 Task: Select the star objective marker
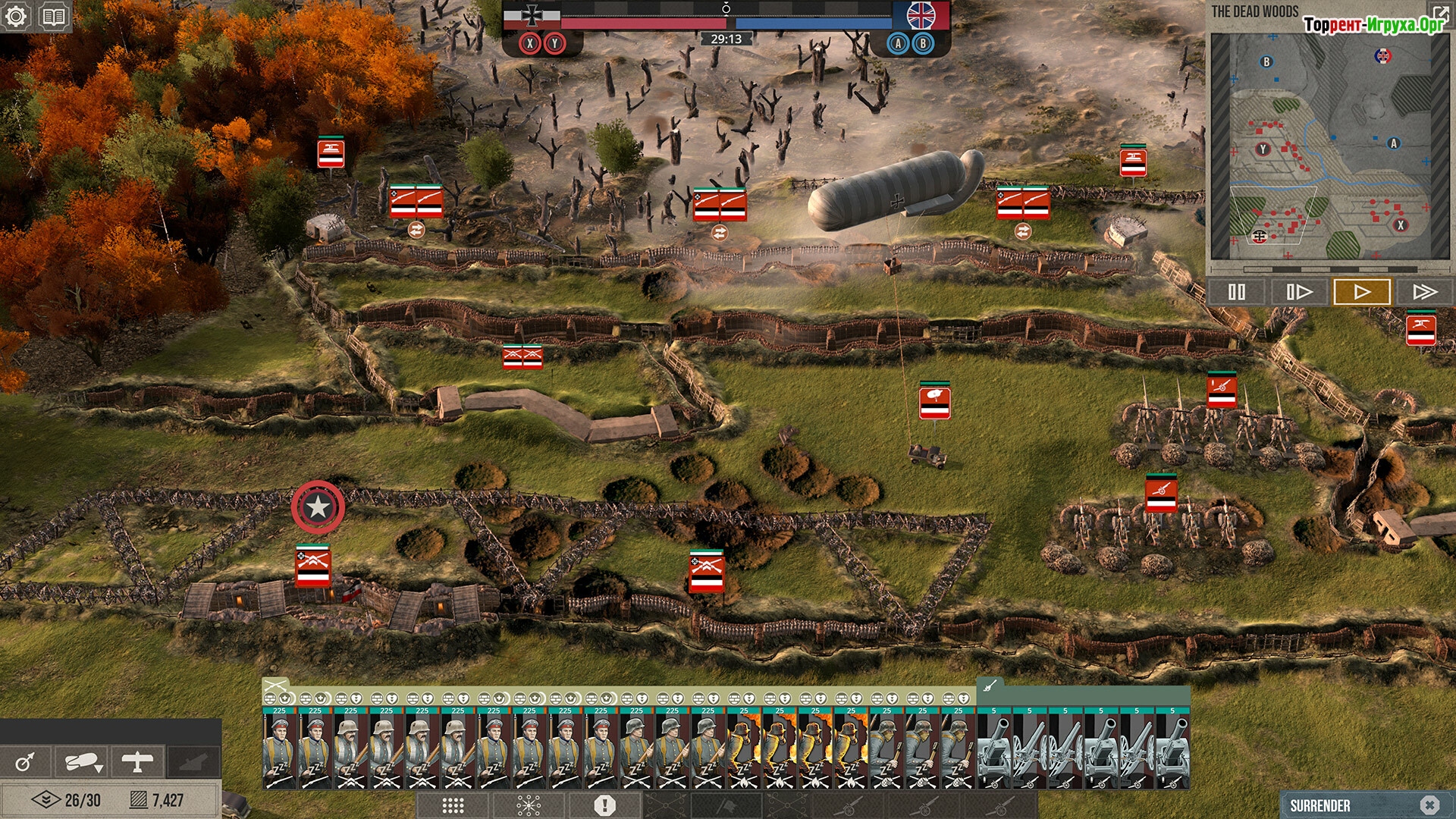[318, 507]
